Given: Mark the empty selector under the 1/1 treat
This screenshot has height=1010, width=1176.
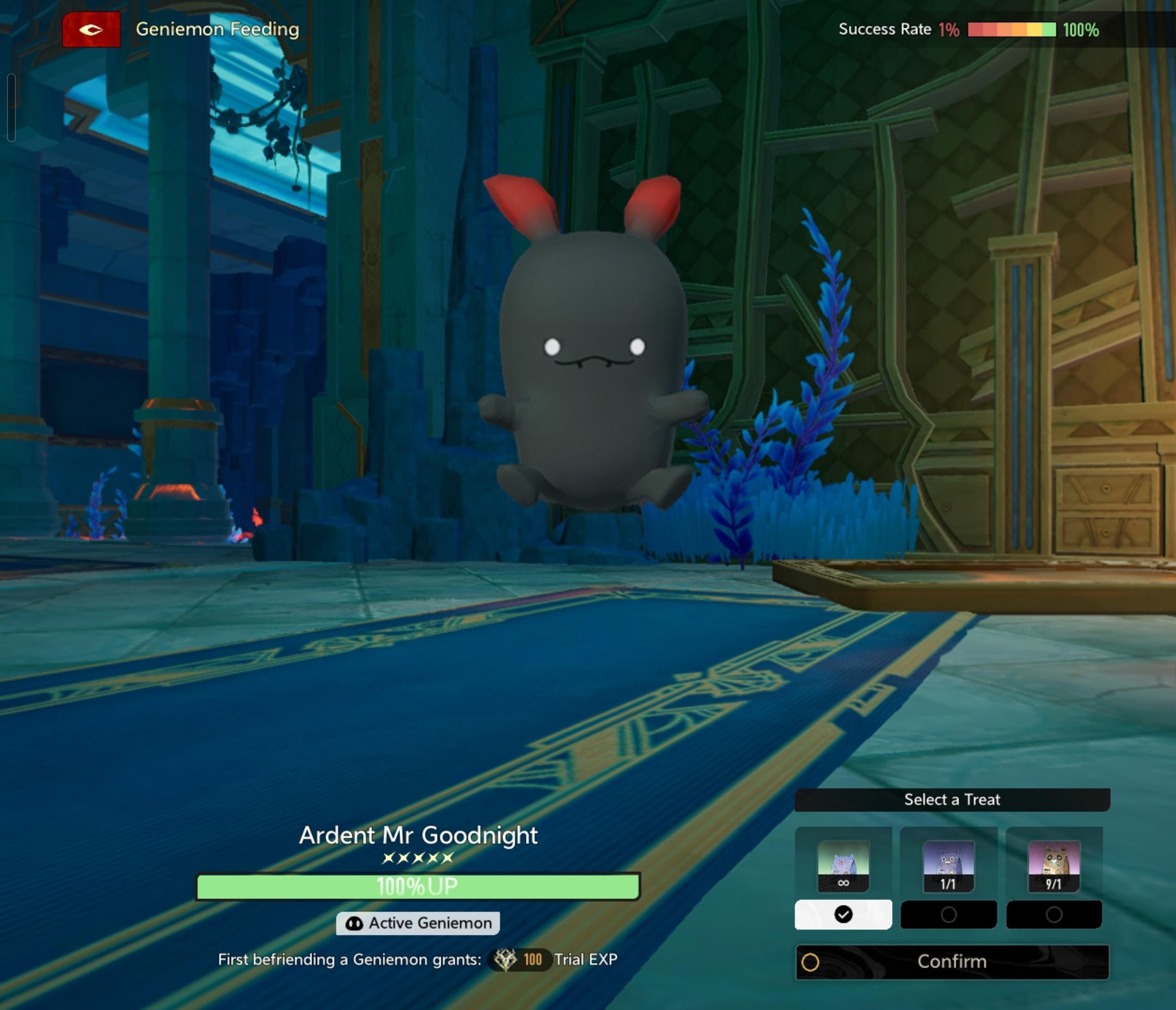Looking at the screenshot, I should coord(948,914).
